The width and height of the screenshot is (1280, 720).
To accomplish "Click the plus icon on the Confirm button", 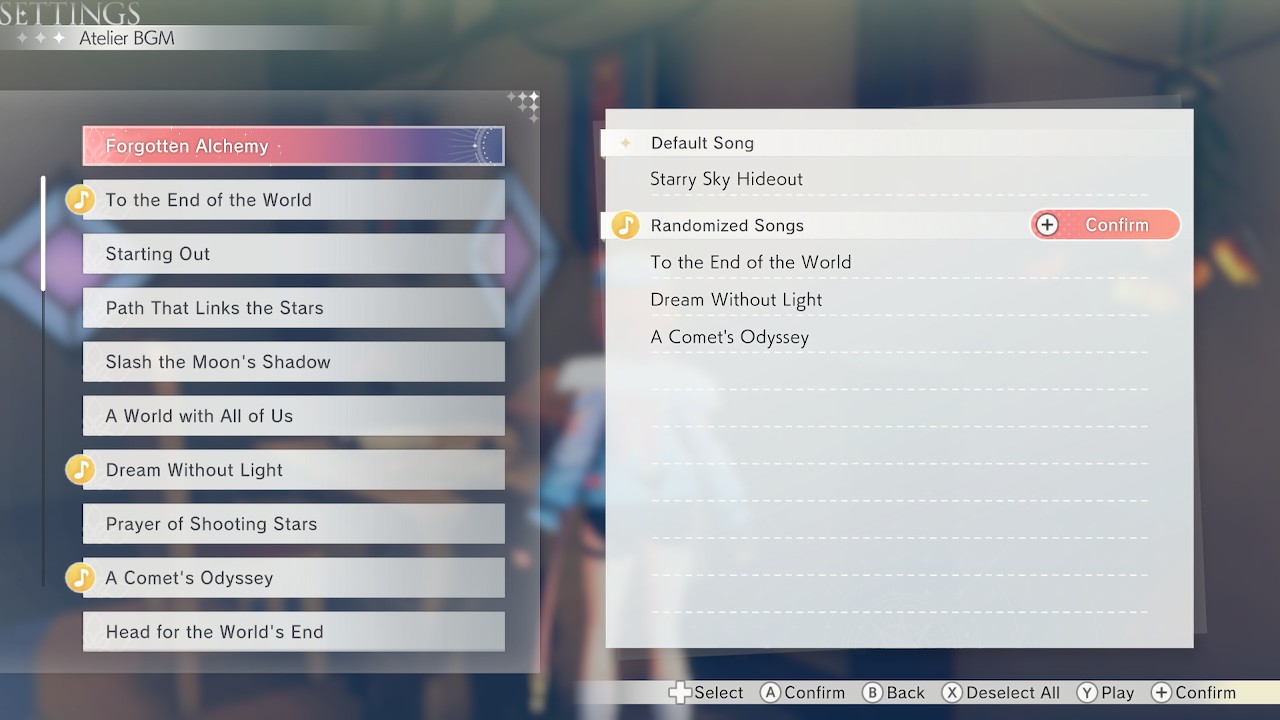I will tap(1047, 224).
